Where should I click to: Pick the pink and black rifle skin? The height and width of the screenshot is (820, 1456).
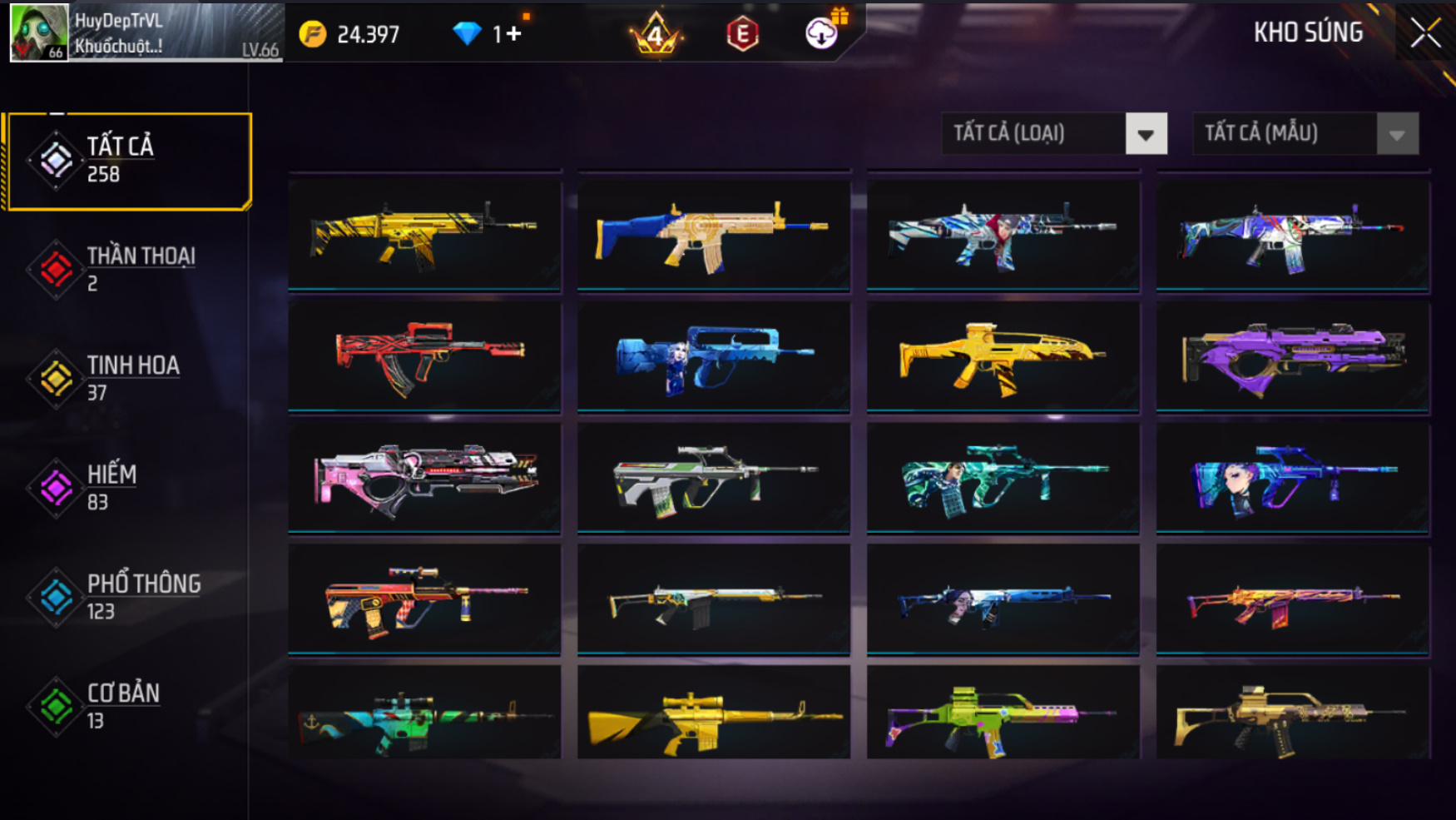(424, 477)
